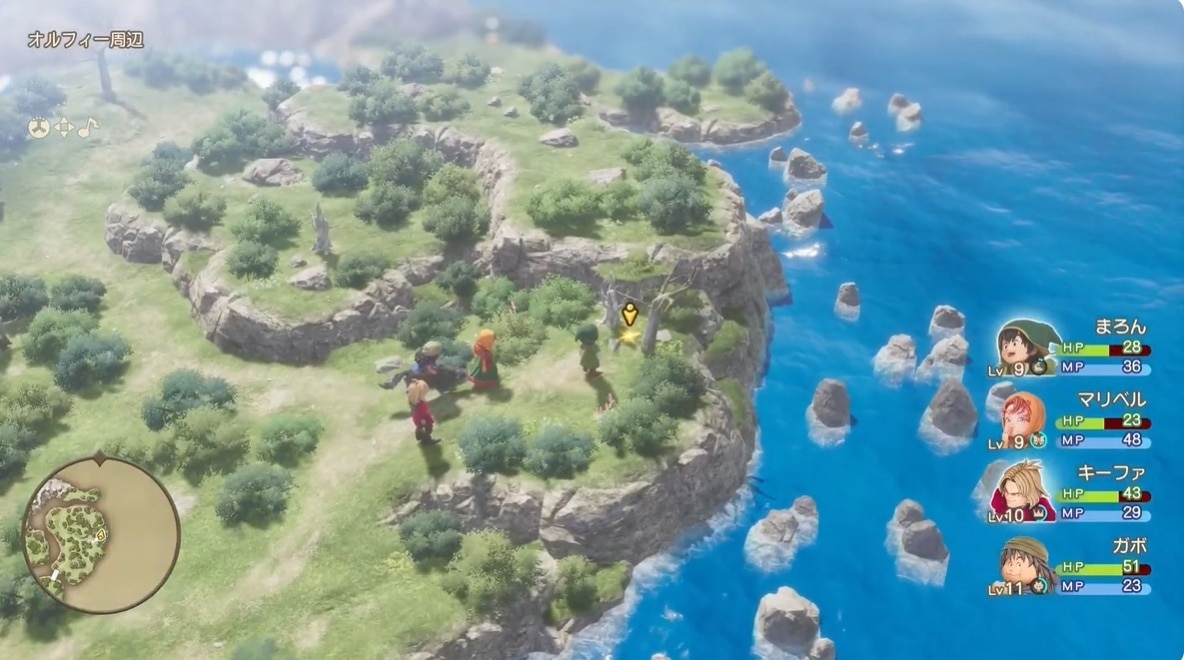Viewport: 1184px width, 660px height.
Task: Select the four-arrow directional icon
Action: (63, 128)
